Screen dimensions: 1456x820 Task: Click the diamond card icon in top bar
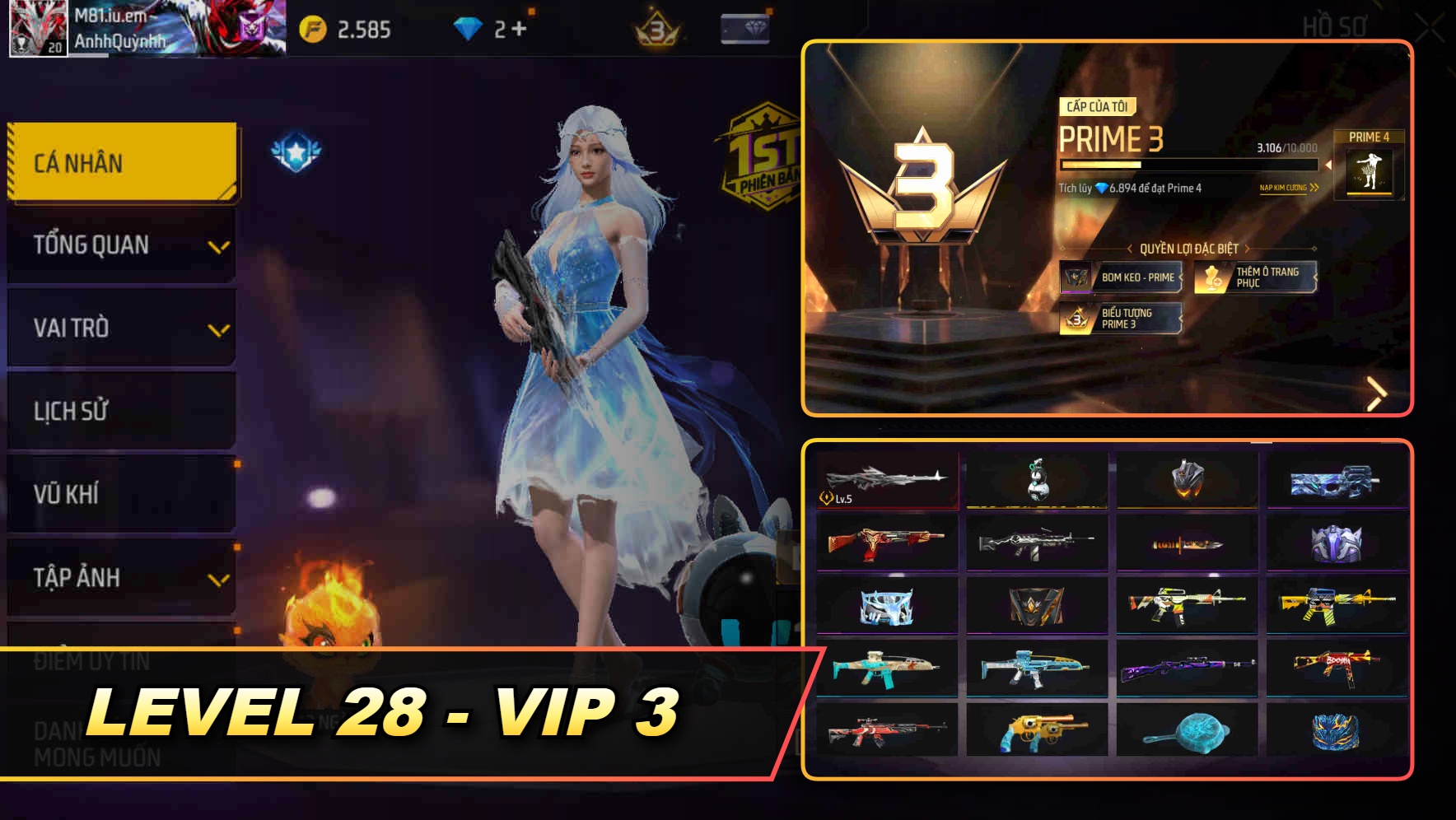[x=745, y=26]
